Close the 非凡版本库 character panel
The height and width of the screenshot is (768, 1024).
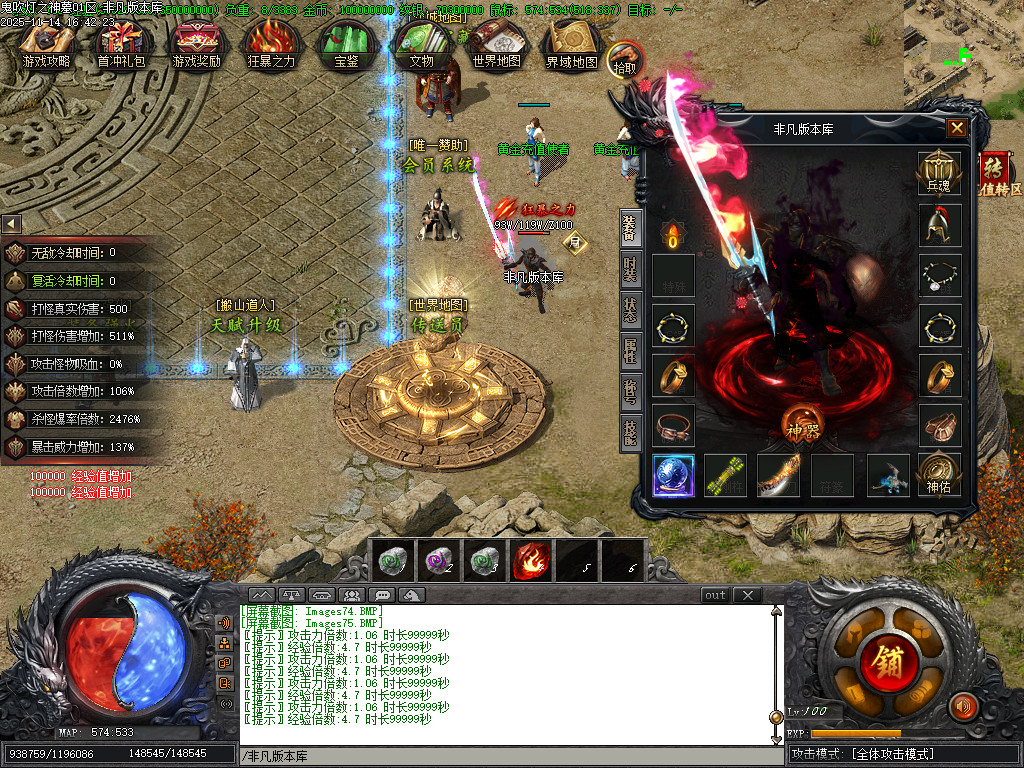coord(957,128)
